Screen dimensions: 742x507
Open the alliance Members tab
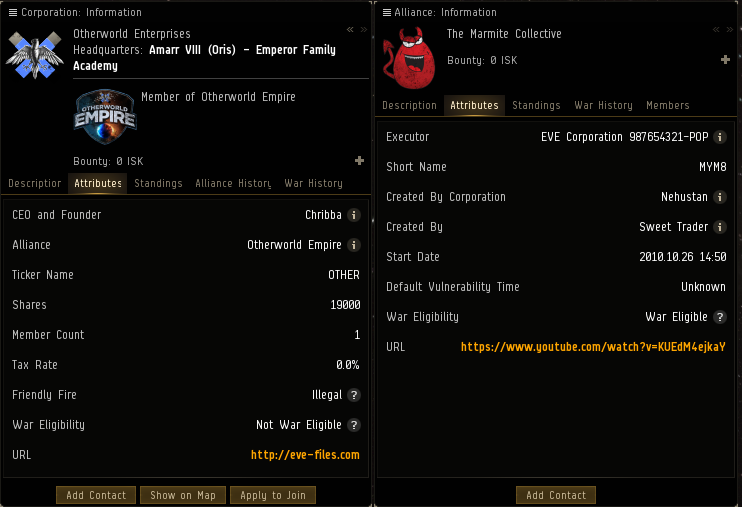[x=667, y=105]
